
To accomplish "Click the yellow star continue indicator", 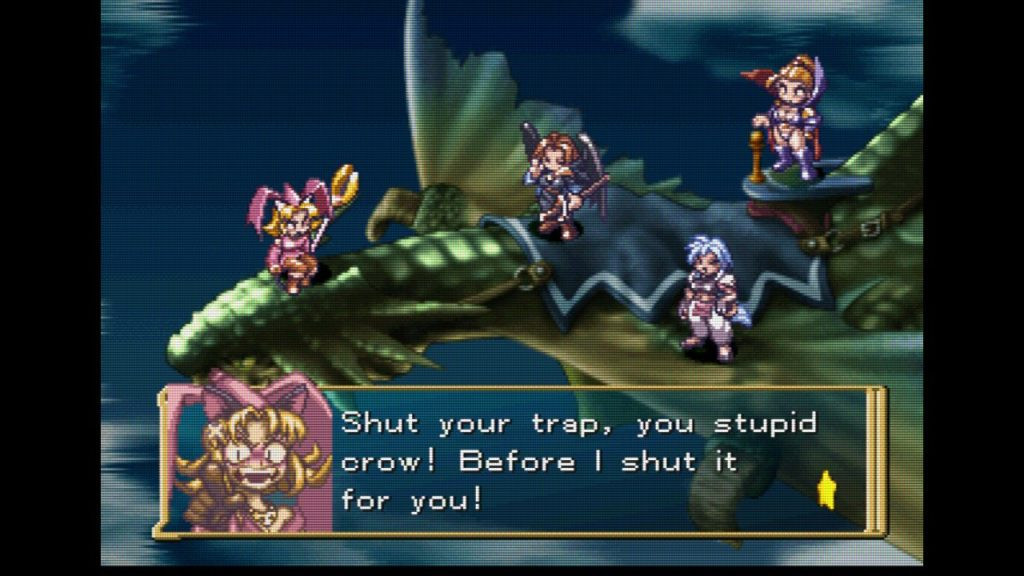I will [828, 492].
